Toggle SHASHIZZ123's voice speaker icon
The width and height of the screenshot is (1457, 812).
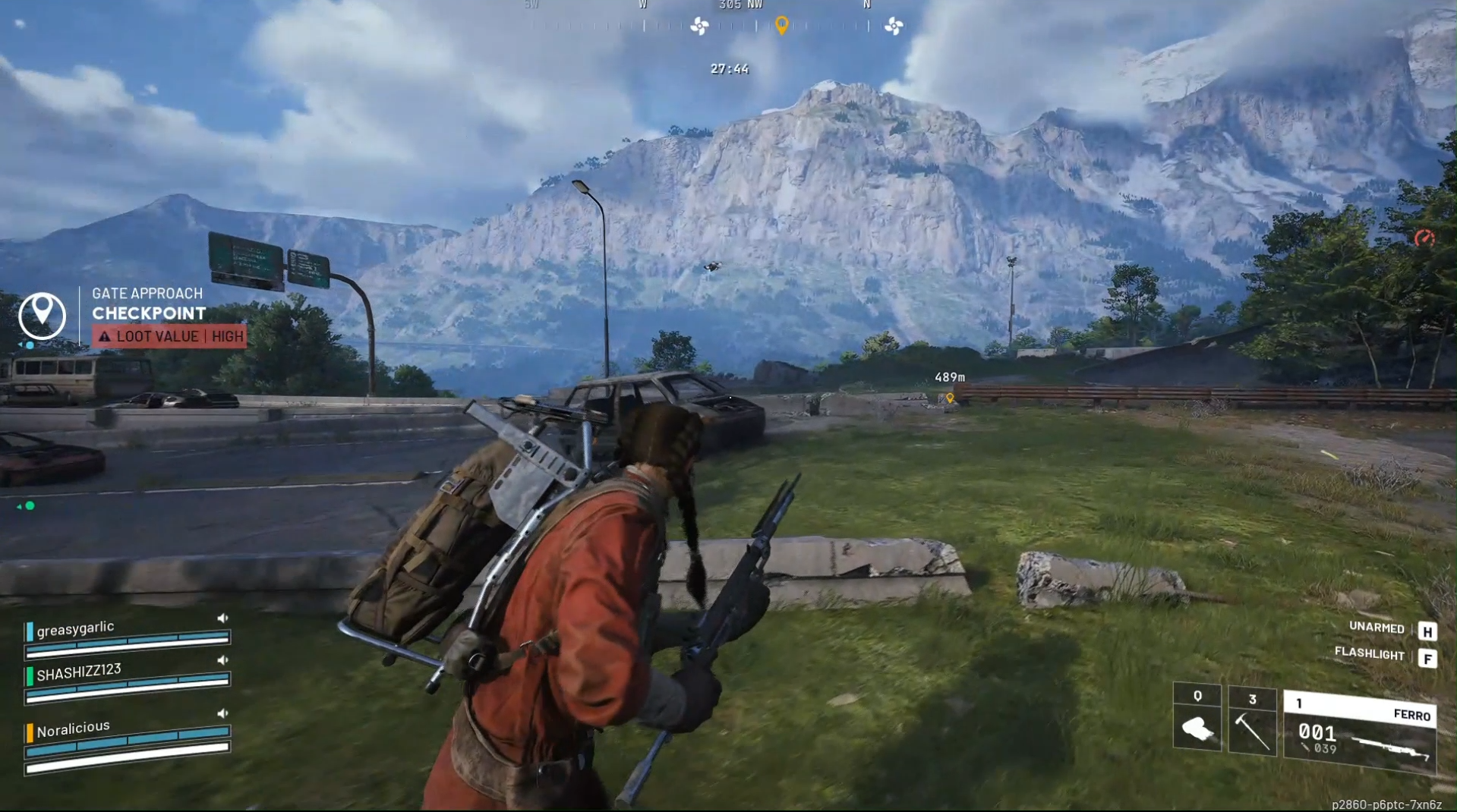point(222,660)
